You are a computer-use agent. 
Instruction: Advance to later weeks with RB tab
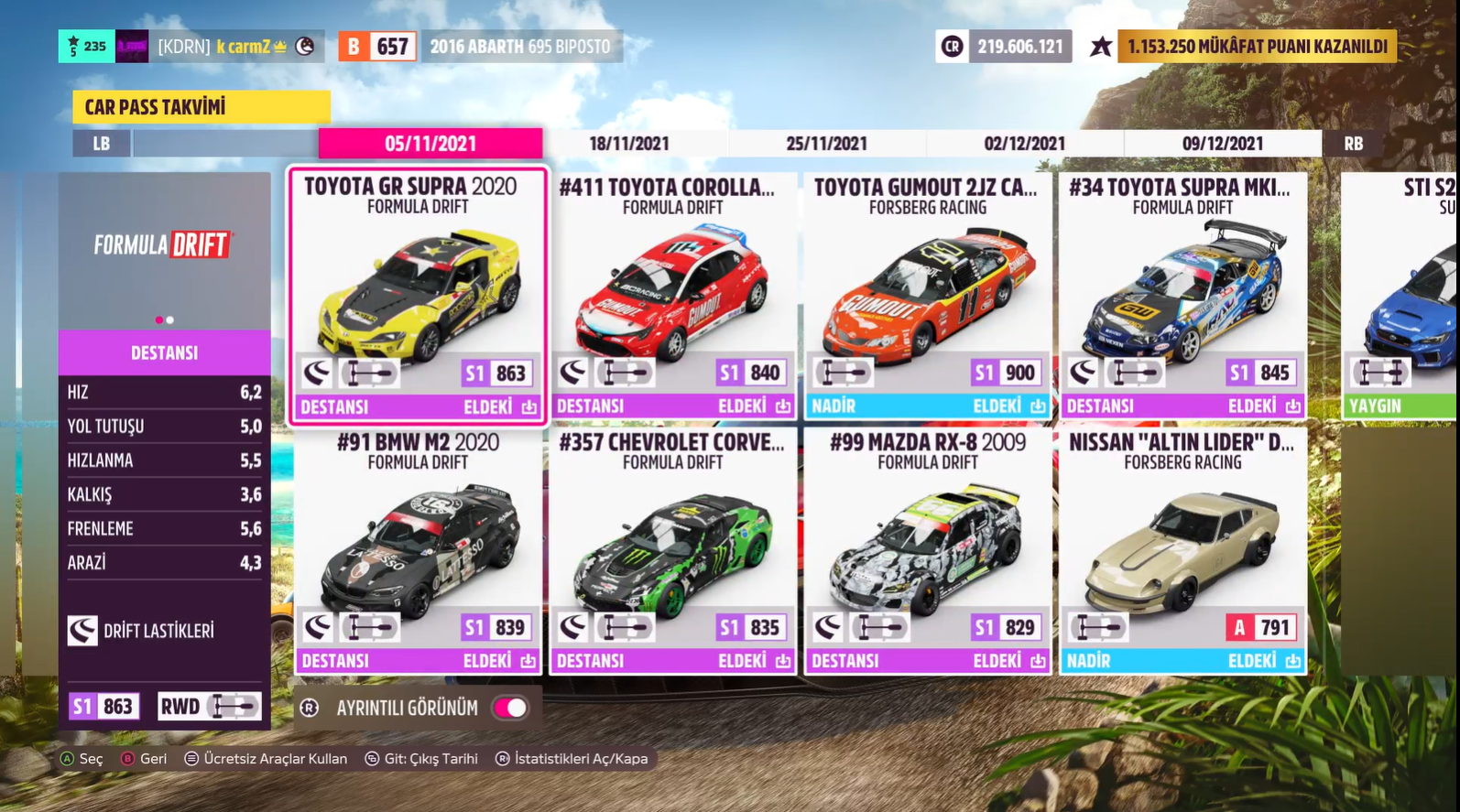pyautogui.click(x=1354, y=144)
